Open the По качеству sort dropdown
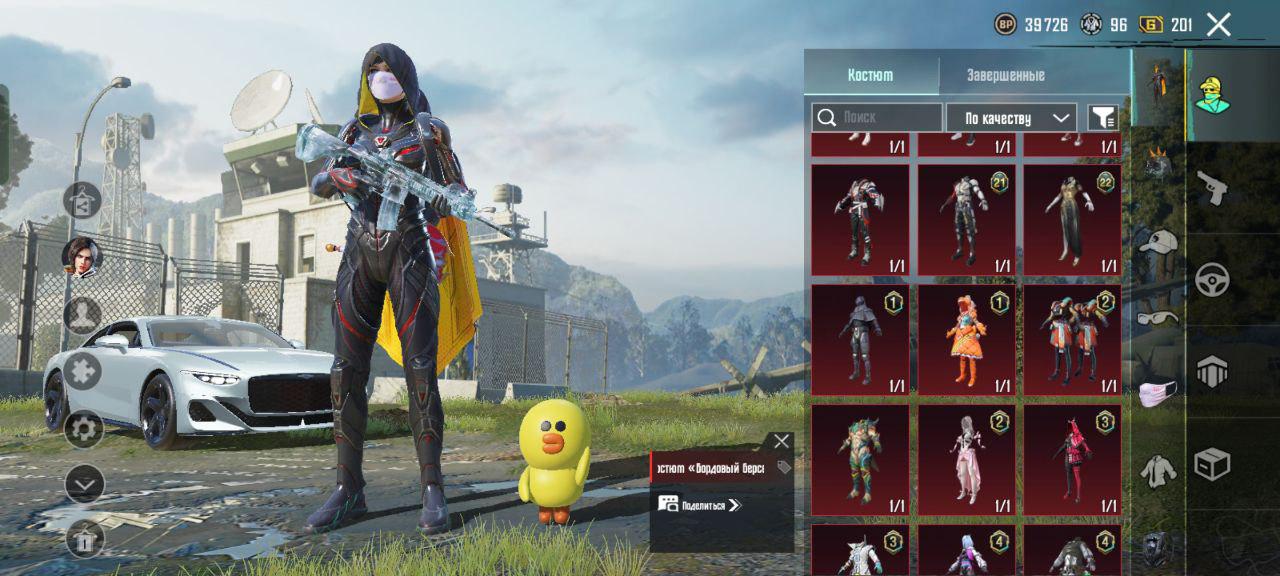 click(x=1011, y=118)
